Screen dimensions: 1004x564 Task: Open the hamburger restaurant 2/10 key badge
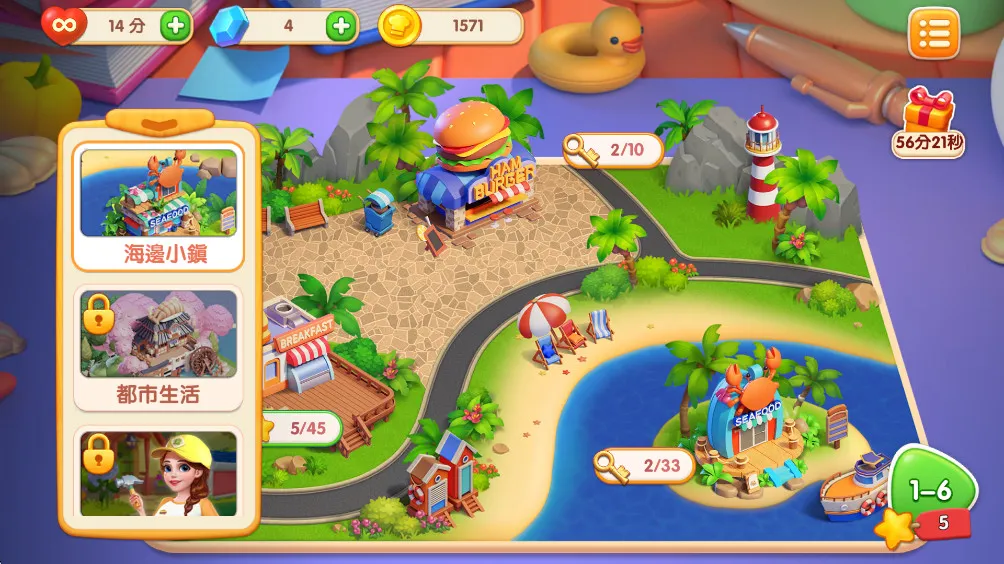pos(614,150)
